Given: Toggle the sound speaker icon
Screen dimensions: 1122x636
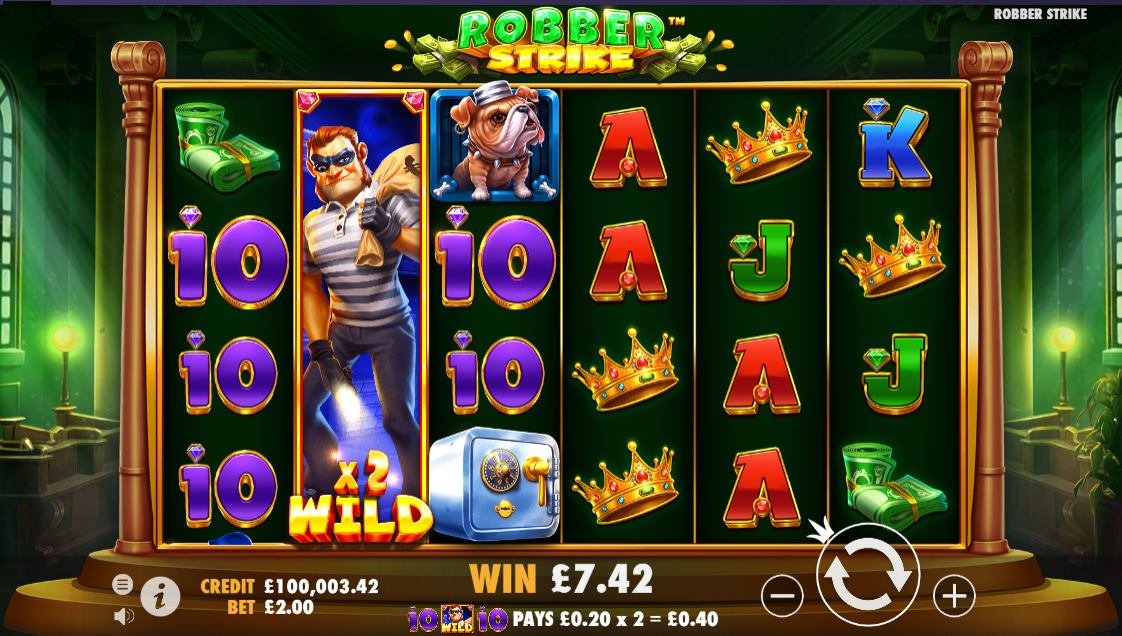Looking at the screenshot, I should pos(124,615).
